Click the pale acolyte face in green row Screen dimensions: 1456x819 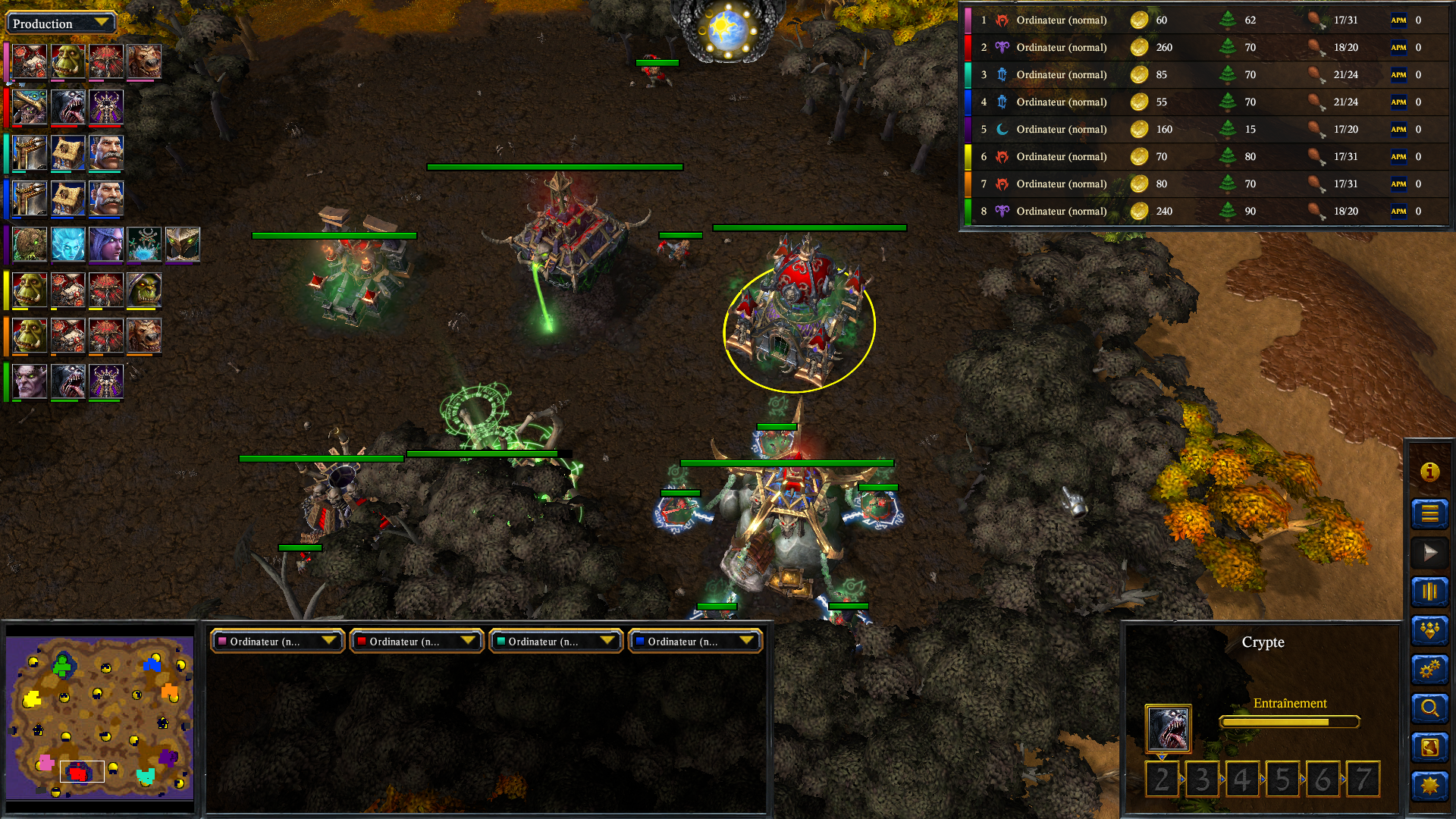pos(30,381)
